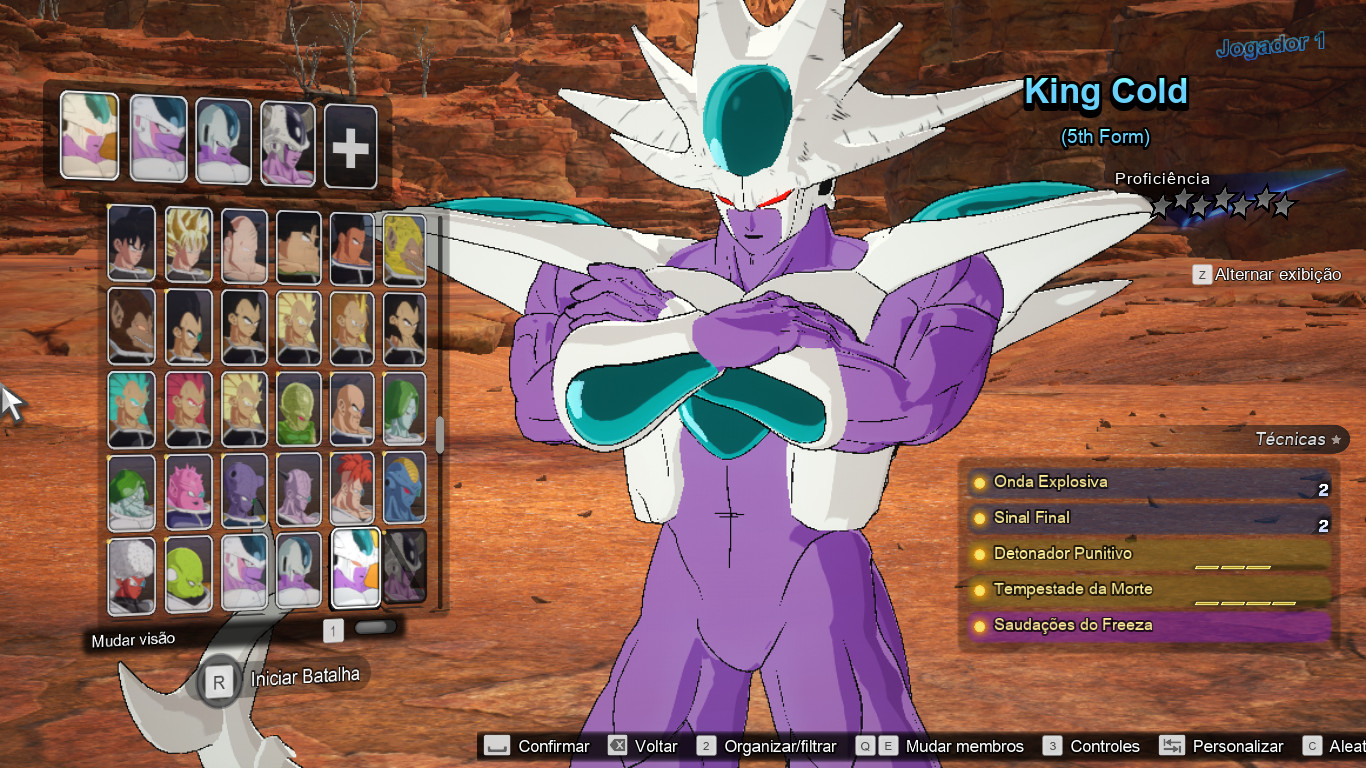Pick the teal-haired Super Saiyan Blue Vegeta
This screenshot has width=1366, height=768.
tap(131, 408)
